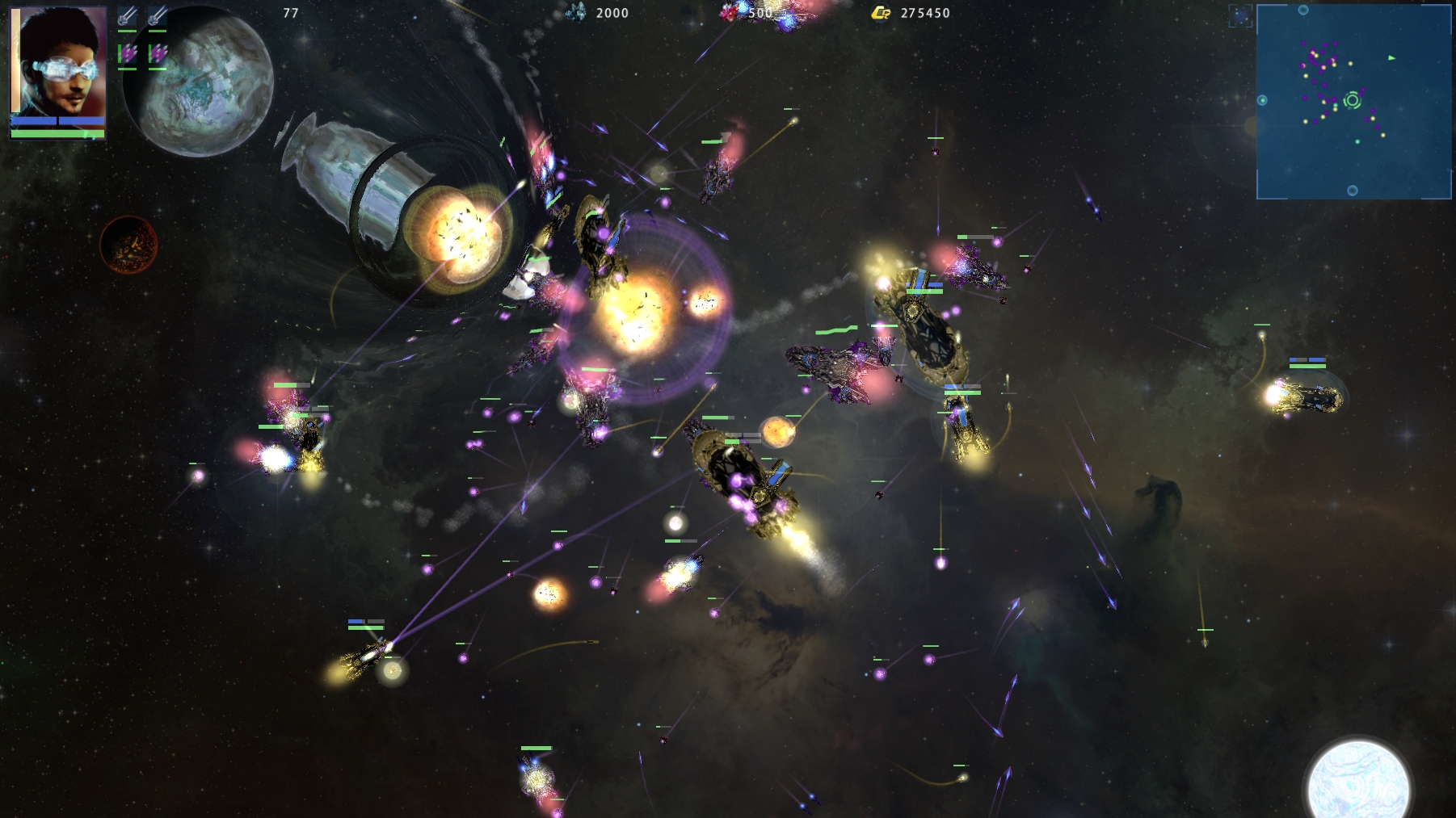Select the pilot portrait with glowing visor

click(58, 63)
